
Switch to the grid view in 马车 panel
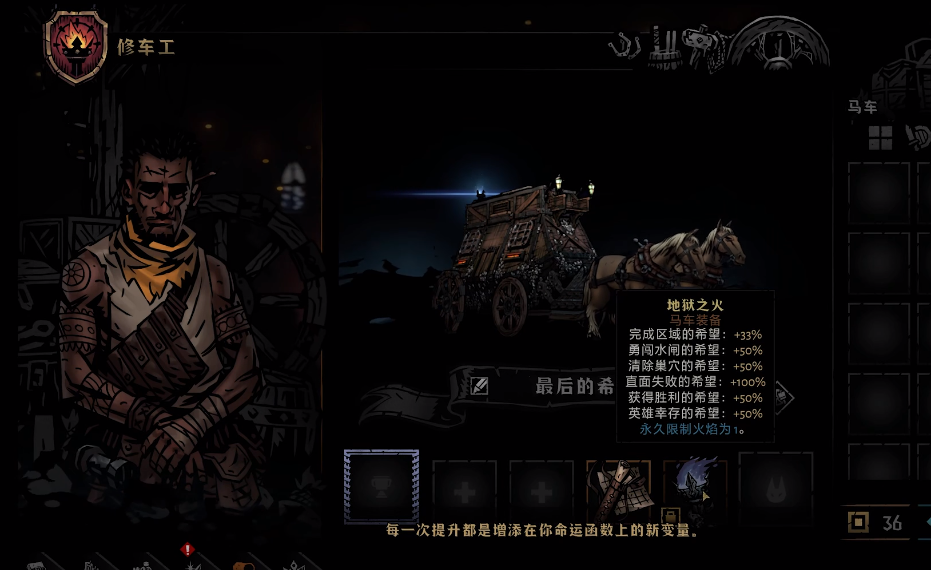pyautogui.click(x=880, y=138)
